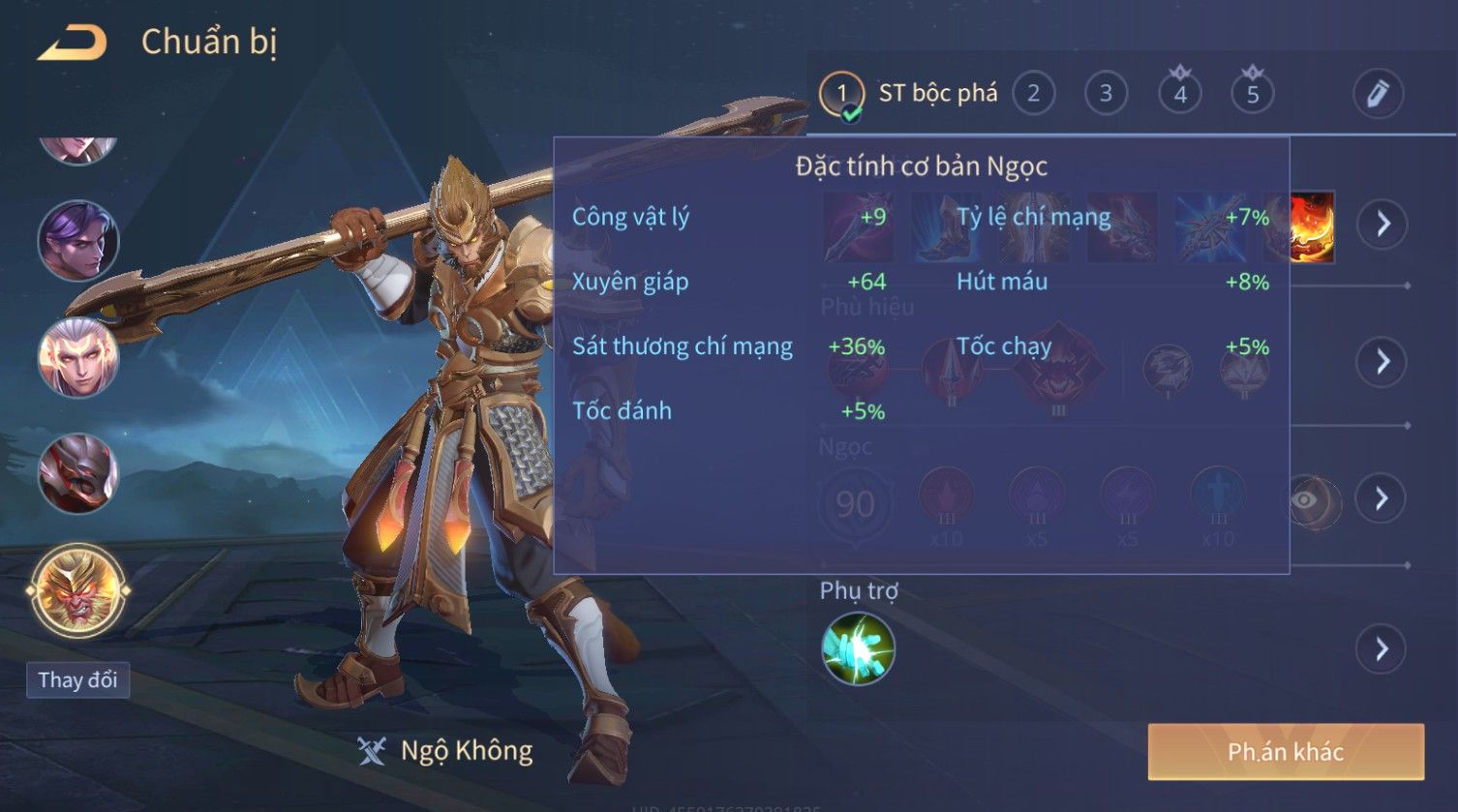Switch to build preset 2
Image resolution: width=1458 pixels, height=812 pixels.
(x=1033, y=94)
